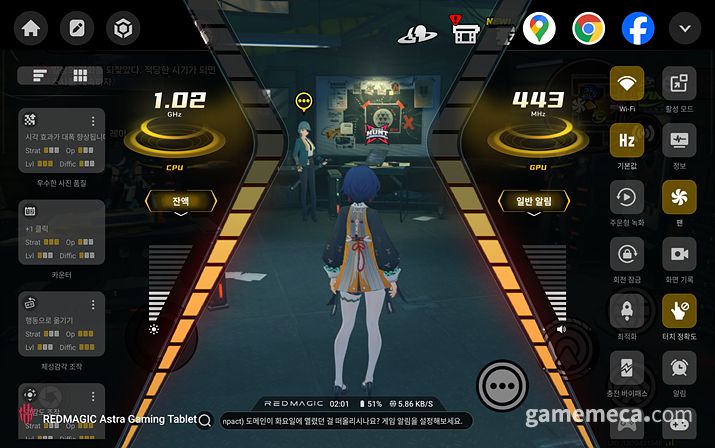Open the three-dot menu on the 카운터 card

94,211
